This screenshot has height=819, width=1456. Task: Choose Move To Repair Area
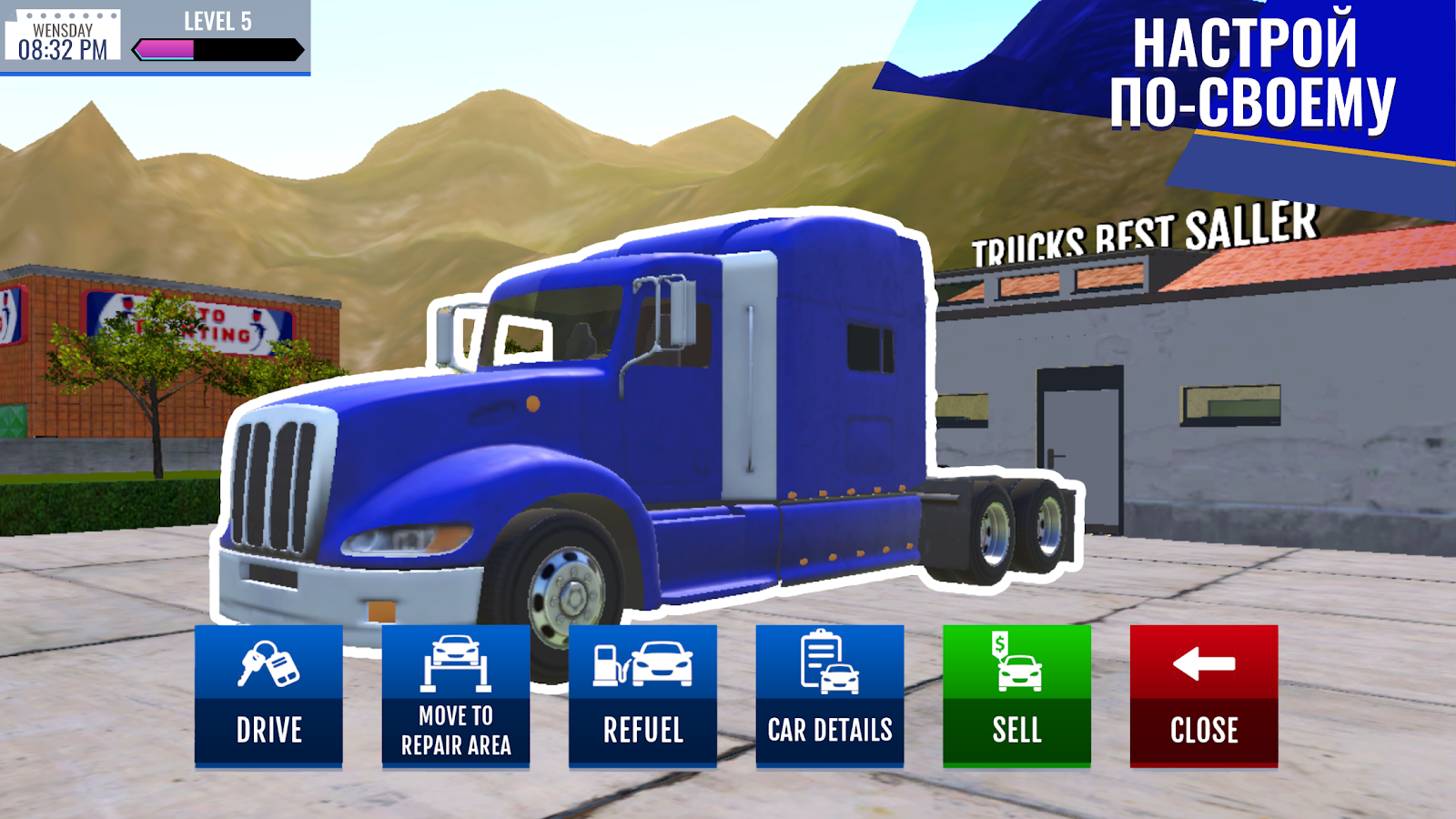(x=456, y=696)
